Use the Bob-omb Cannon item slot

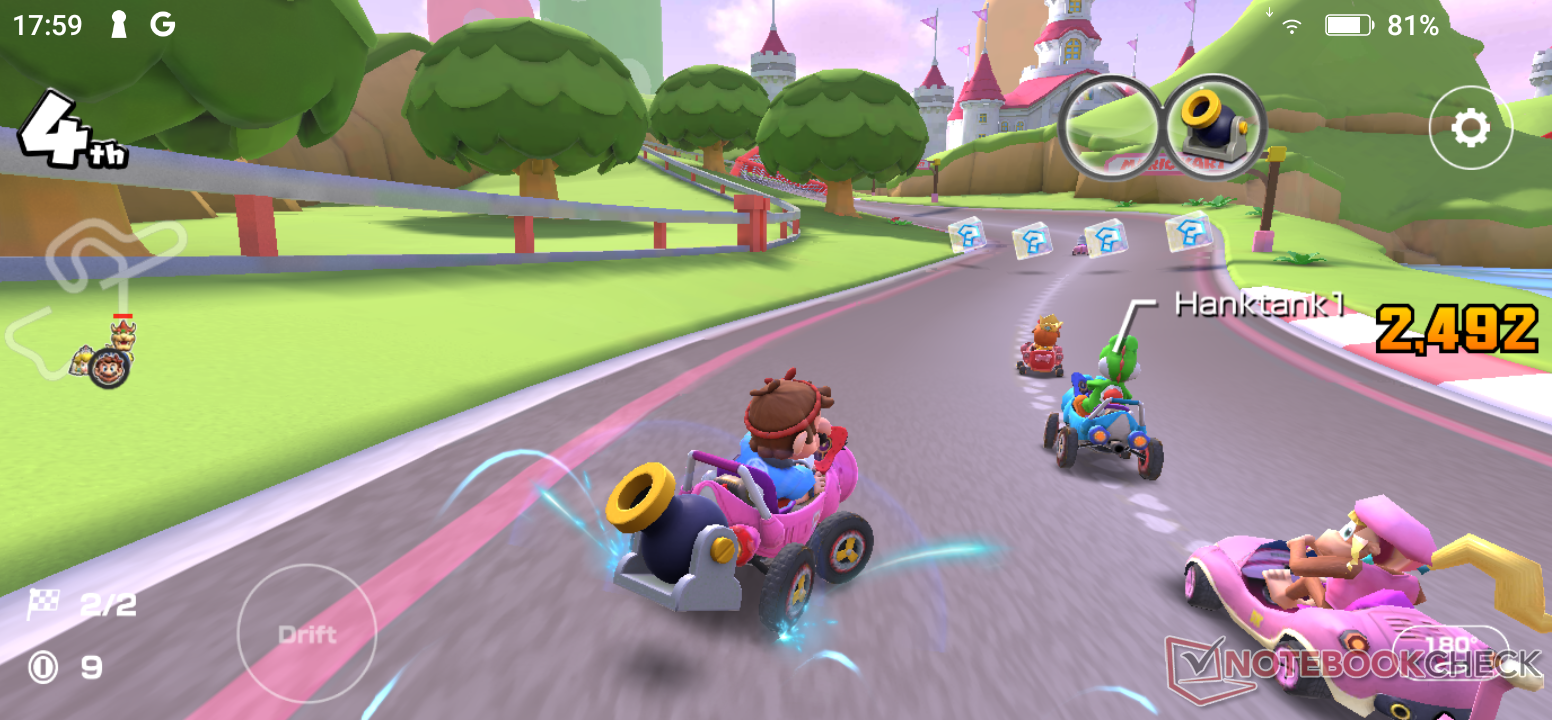click(x=1214, y=127)
